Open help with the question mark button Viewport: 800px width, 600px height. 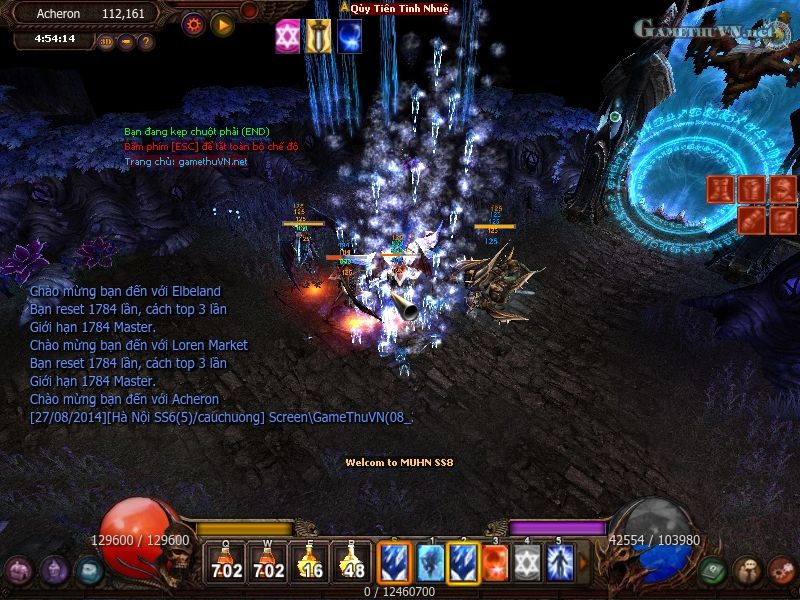(146, 42)
